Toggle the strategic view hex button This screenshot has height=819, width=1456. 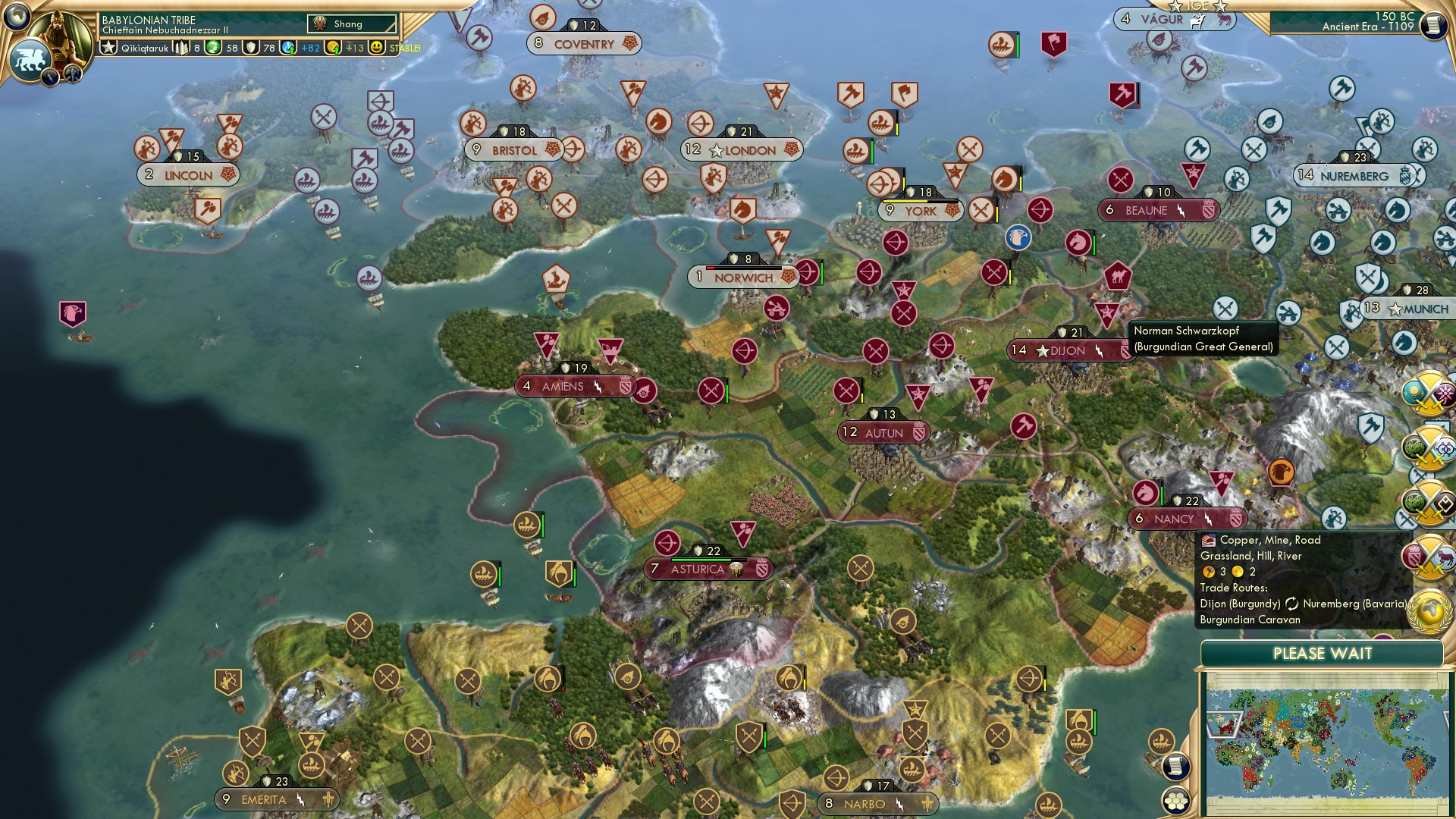[1175, 801]
